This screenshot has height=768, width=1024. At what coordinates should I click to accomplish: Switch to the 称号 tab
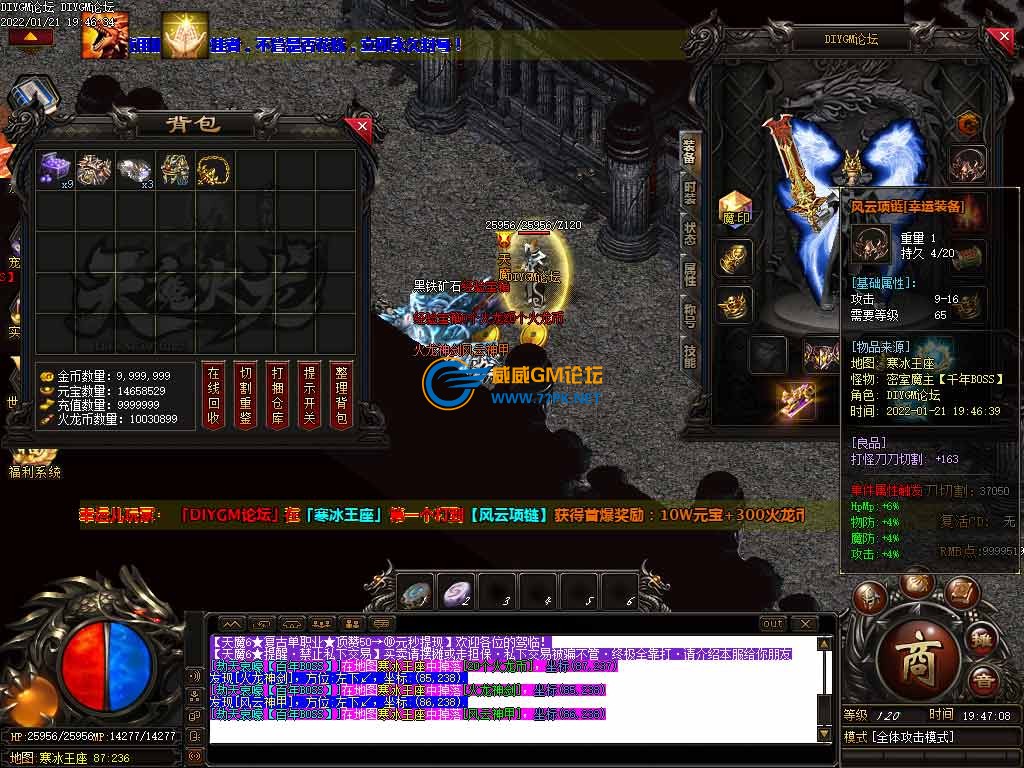[x=690, y=313]
